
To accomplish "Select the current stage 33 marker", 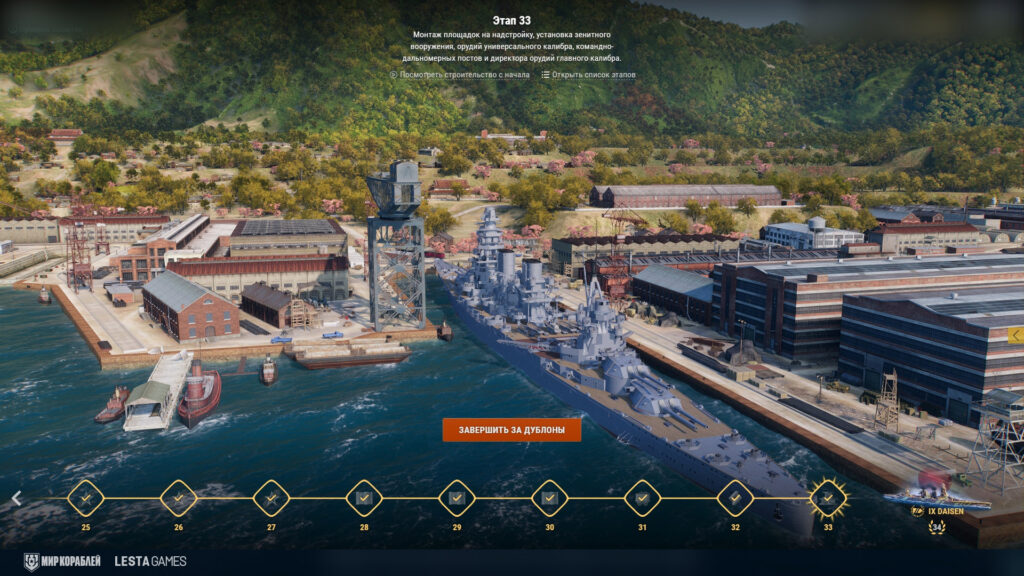I will (828, 498).
